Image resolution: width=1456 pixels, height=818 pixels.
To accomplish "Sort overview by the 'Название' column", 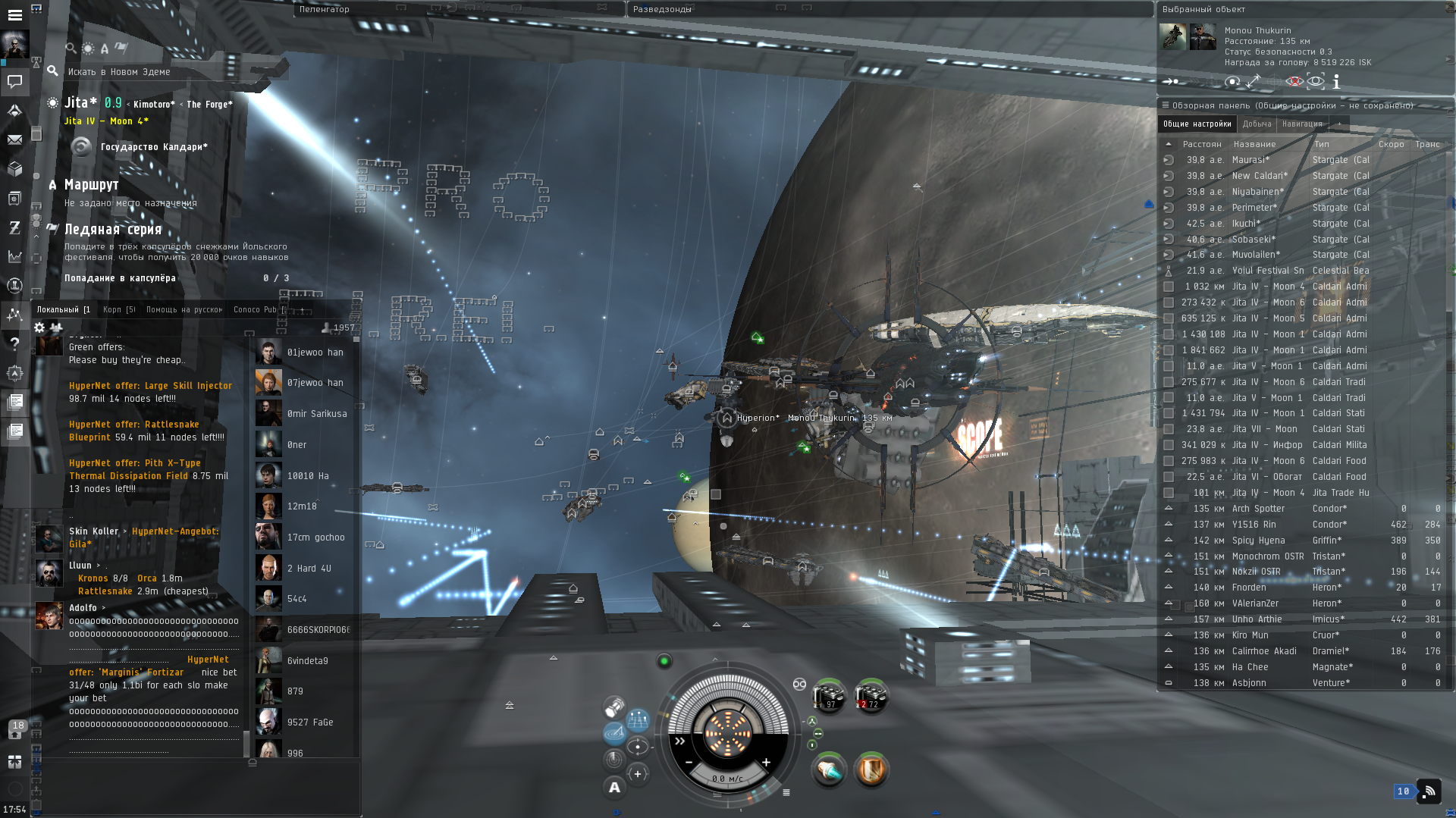I will pos(1254,144).
